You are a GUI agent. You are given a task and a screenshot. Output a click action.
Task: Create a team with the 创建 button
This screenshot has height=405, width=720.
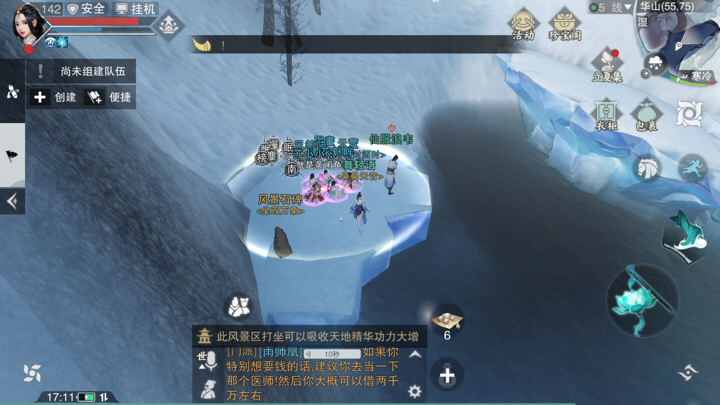55,97
